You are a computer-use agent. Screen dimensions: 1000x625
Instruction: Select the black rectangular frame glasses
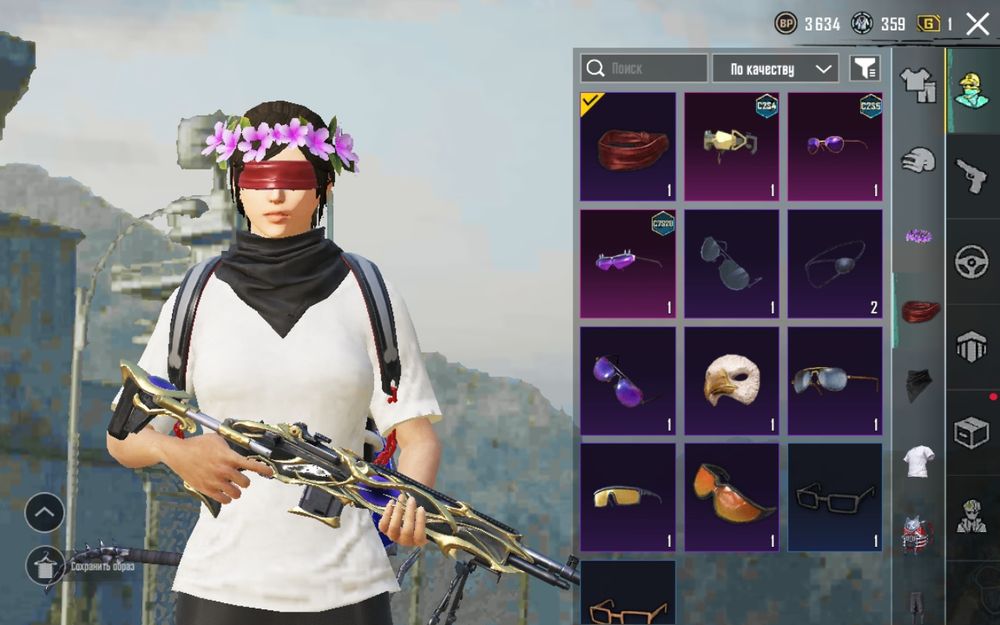coord(835,497)
